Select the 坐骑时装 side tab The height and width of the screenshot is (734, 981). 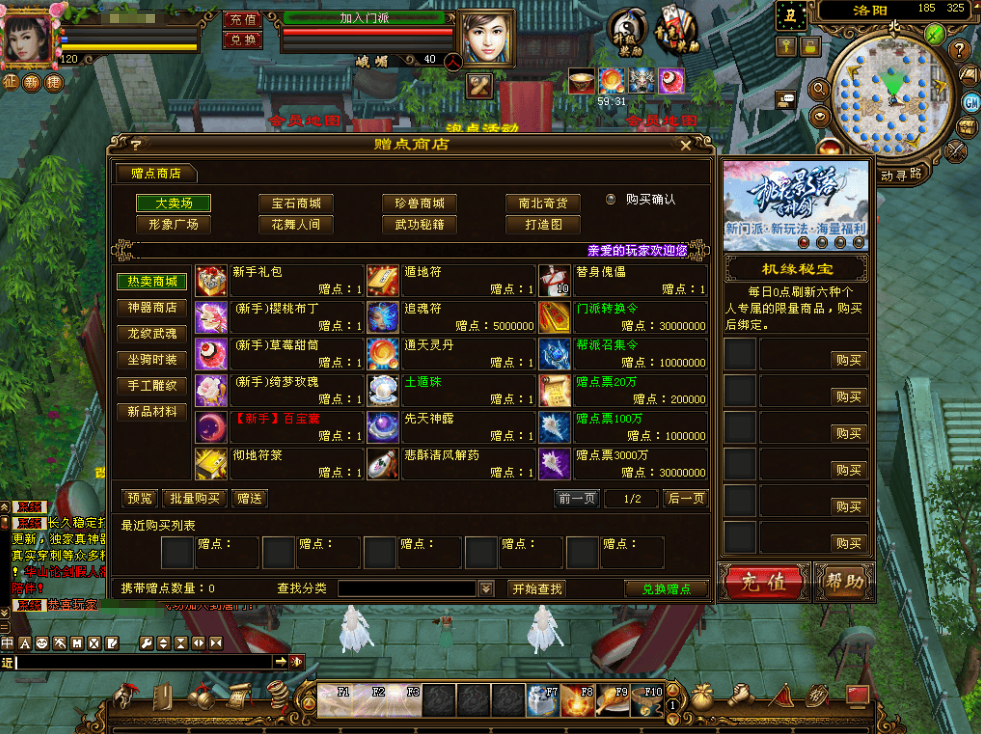tap(152, 360)
